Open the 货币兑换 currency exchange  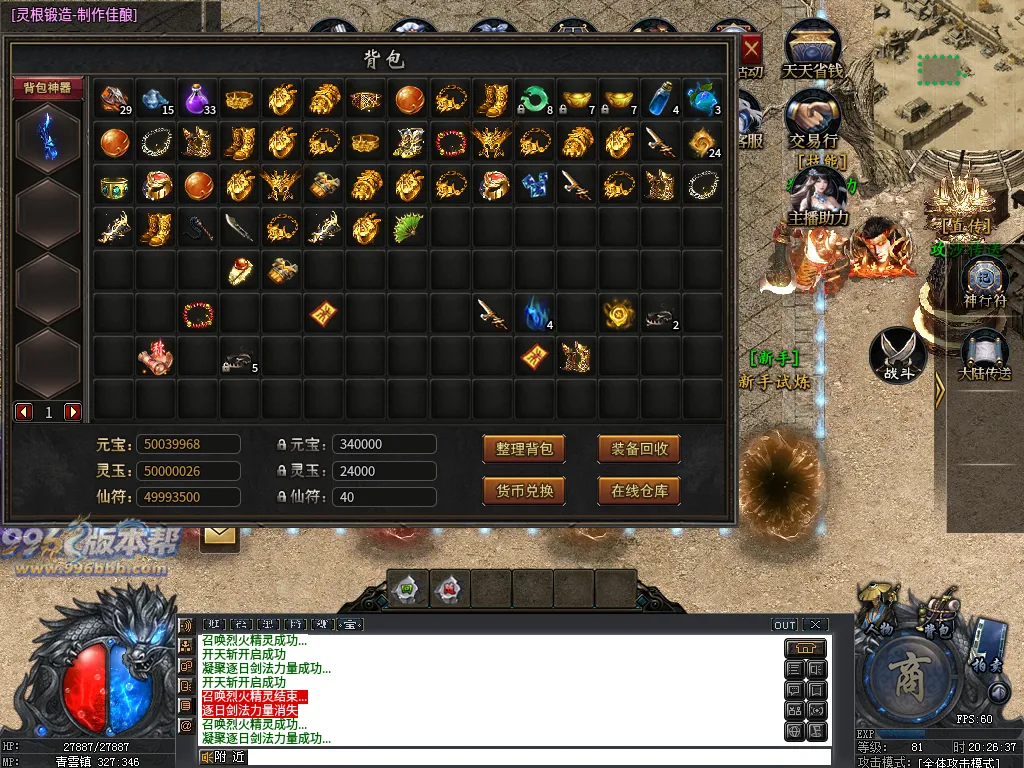(524, 491)
